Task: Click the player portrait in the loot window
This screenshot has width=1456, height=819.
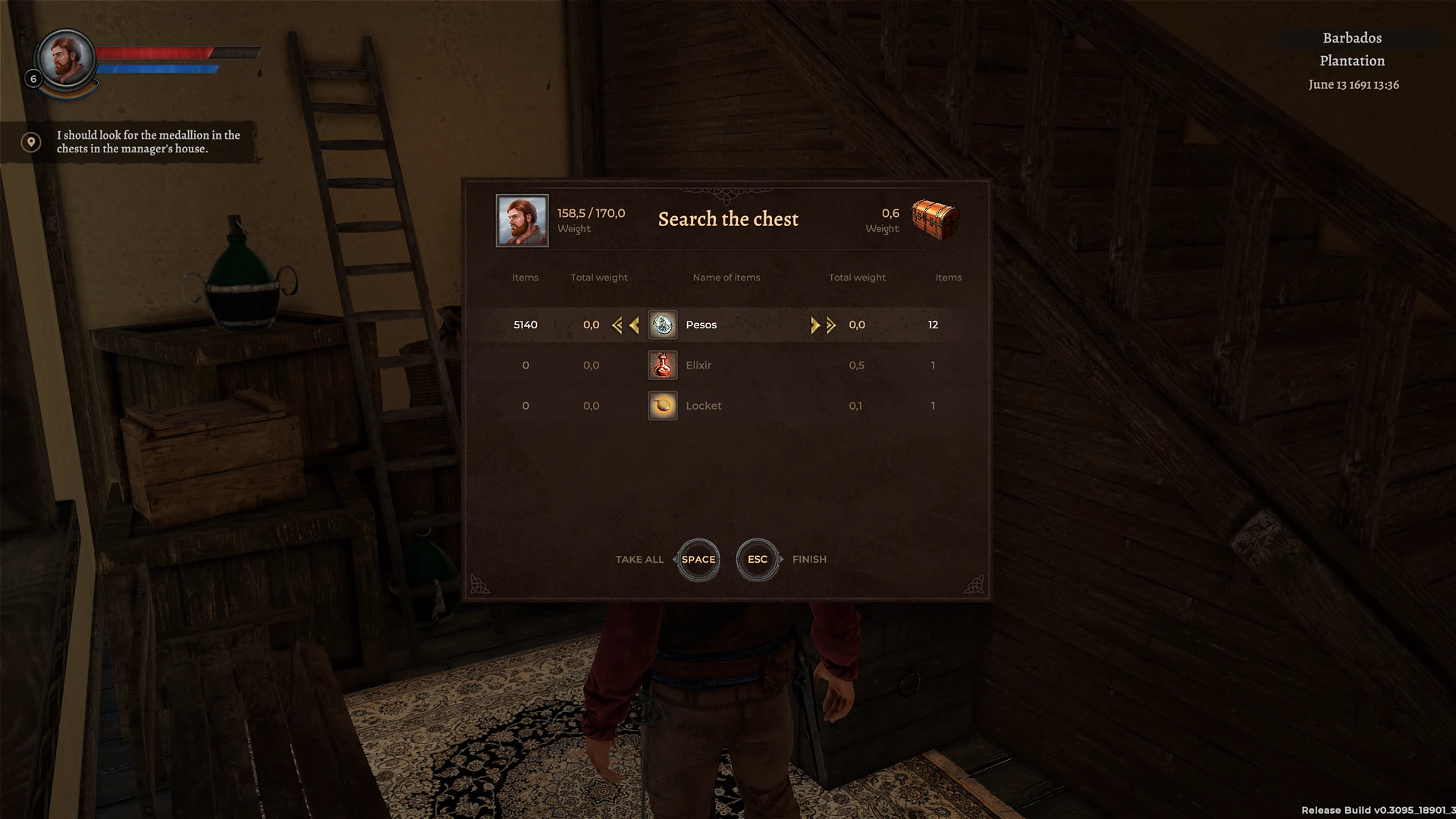Action: click(x=522, y=221)
